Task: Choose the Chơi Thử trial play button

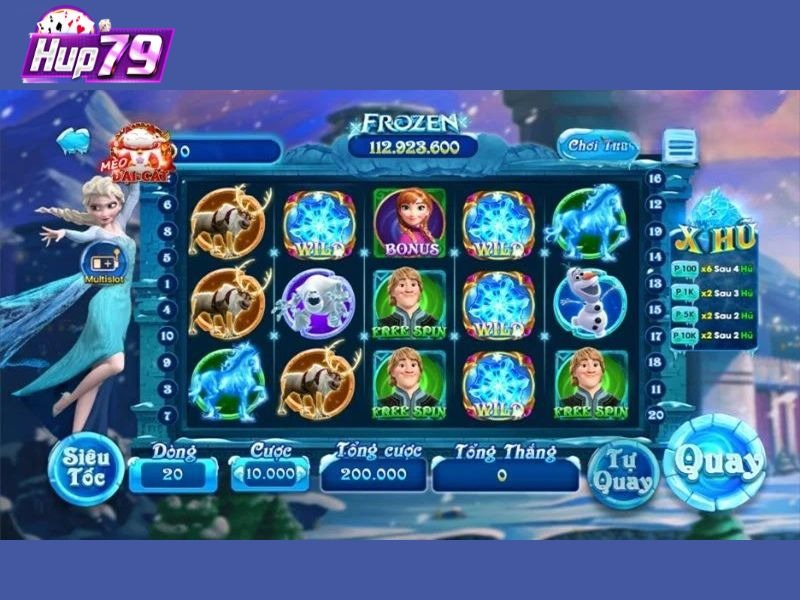Action: [x=597, y=146]
